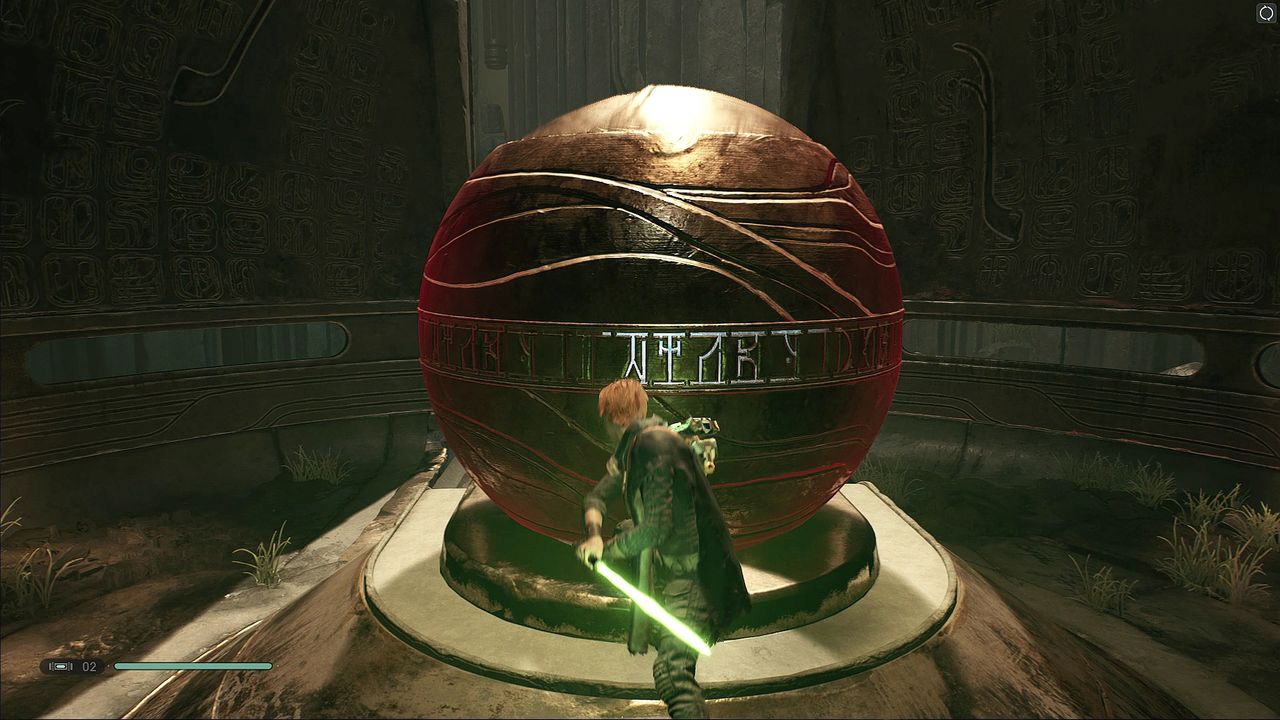
Task: Click the circular arrows overlay icon
Action: coord(1266,13)
